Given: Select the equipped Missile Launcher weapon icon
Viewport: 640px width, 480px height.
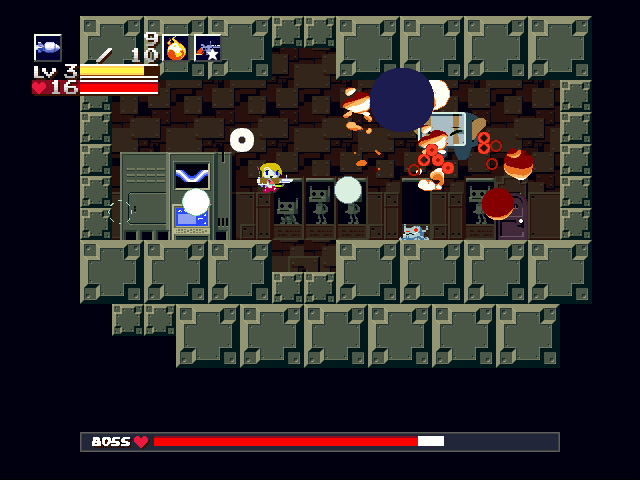Looking at the screenshot, I should [48, 47].
